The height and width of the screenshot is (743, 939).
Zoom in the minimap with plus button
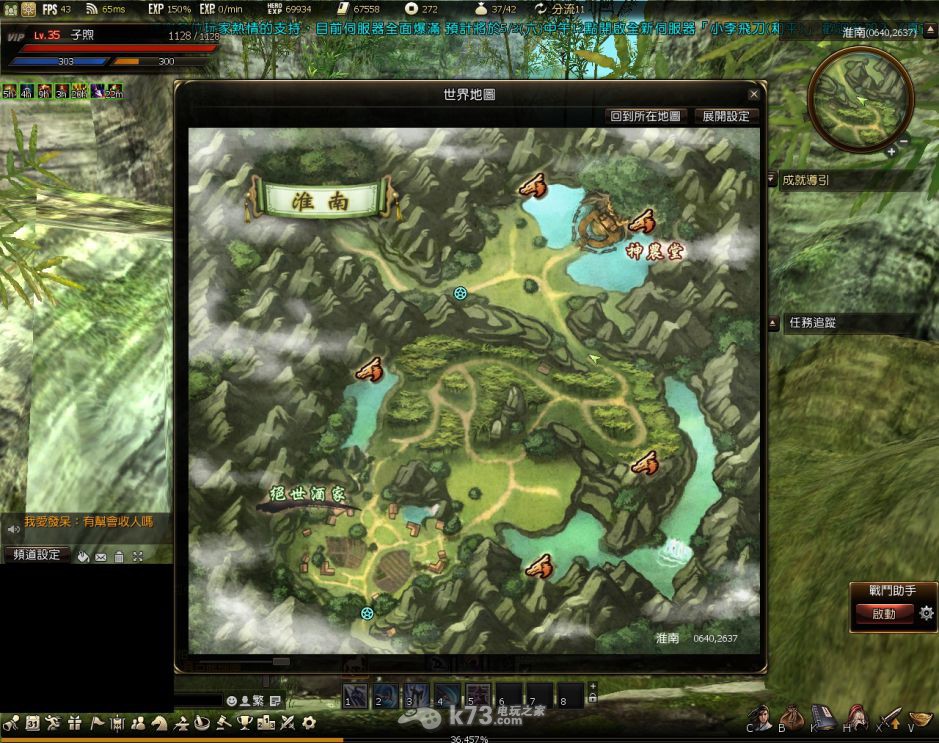tap(890, 151)
